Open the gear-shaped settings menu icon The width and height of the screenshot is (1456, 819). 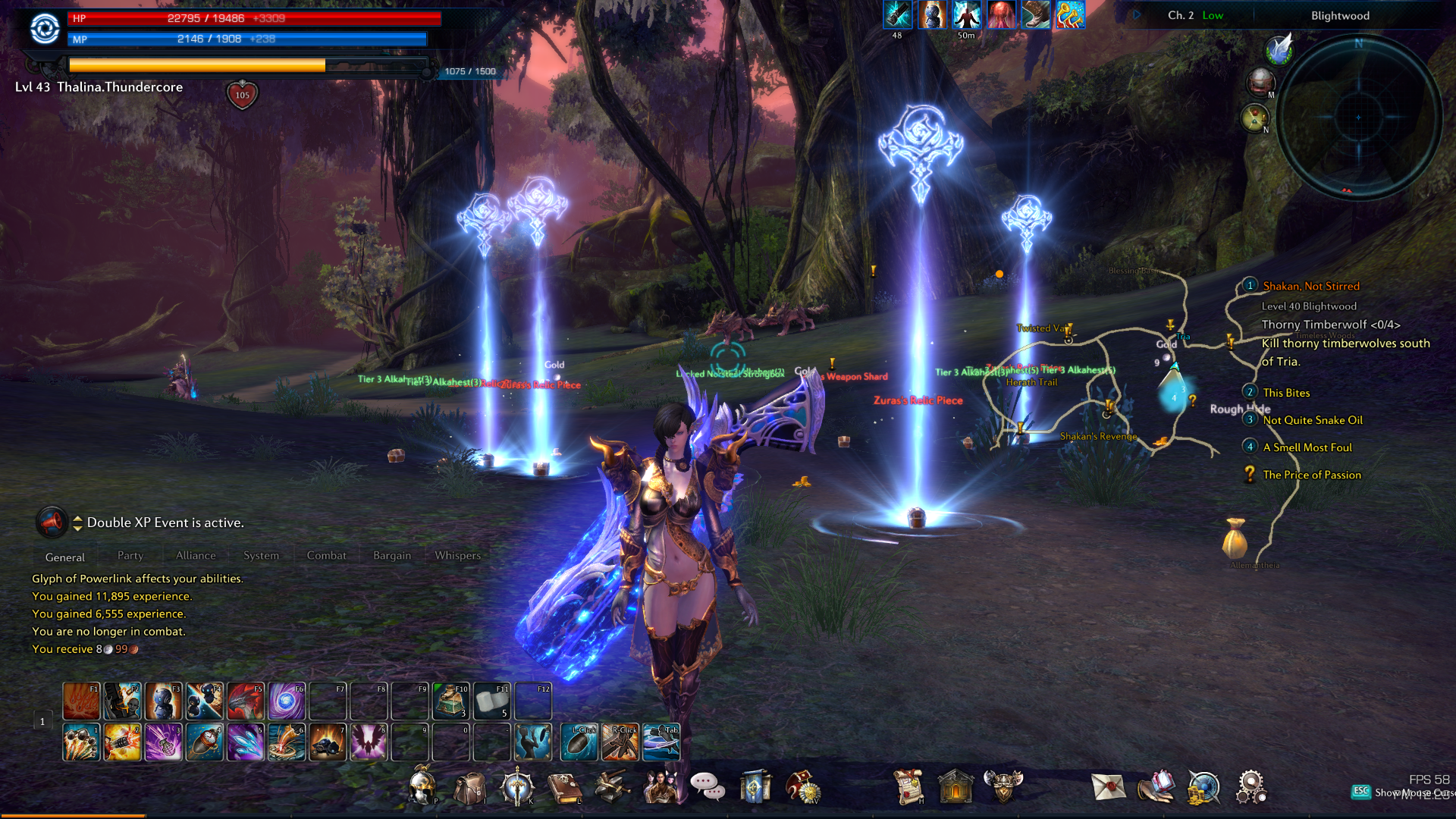(x=1250, y=786)
